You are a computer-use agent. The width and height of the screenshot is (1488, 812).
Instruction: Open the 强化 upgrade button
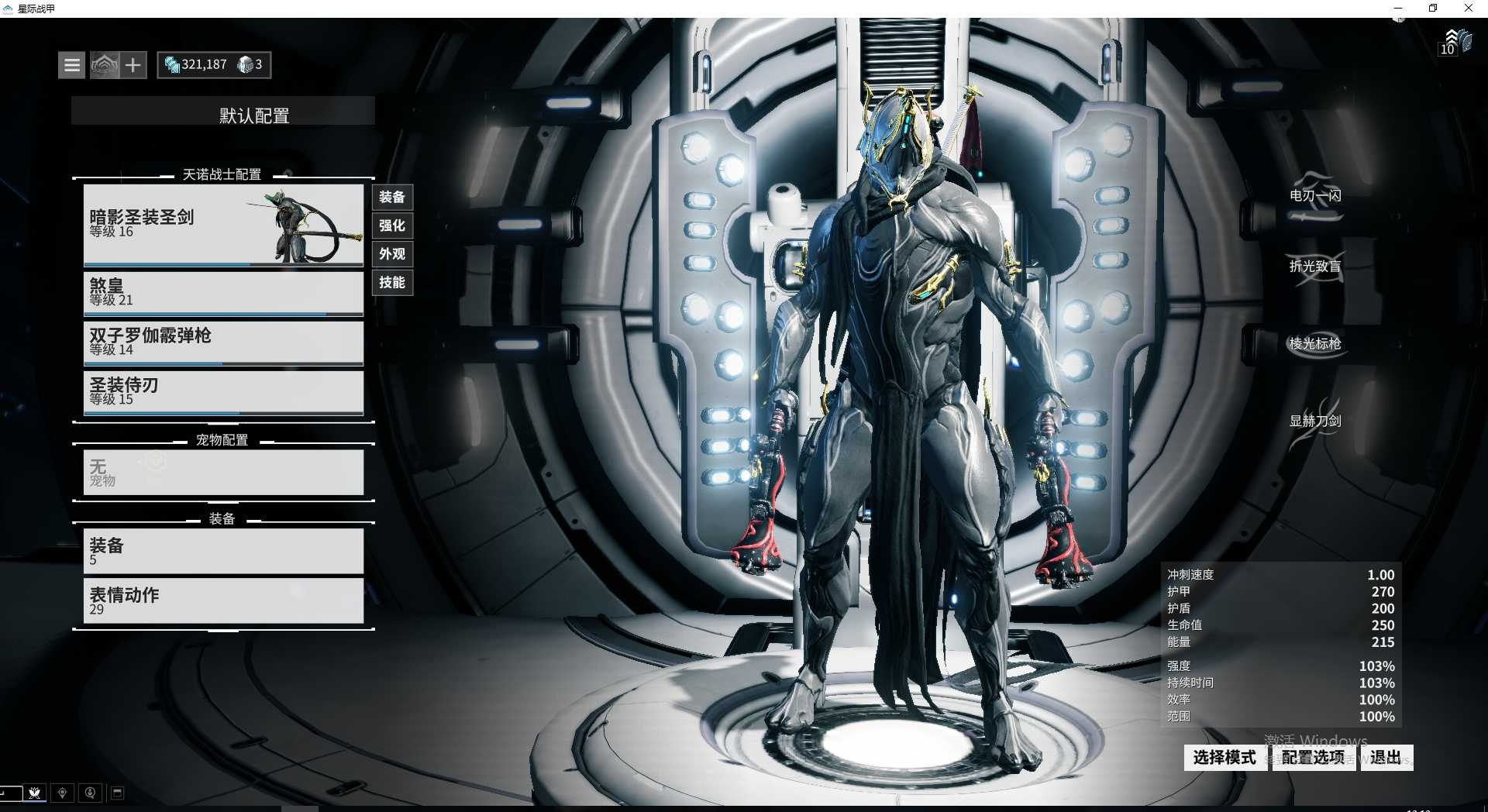tap(392, 225)
